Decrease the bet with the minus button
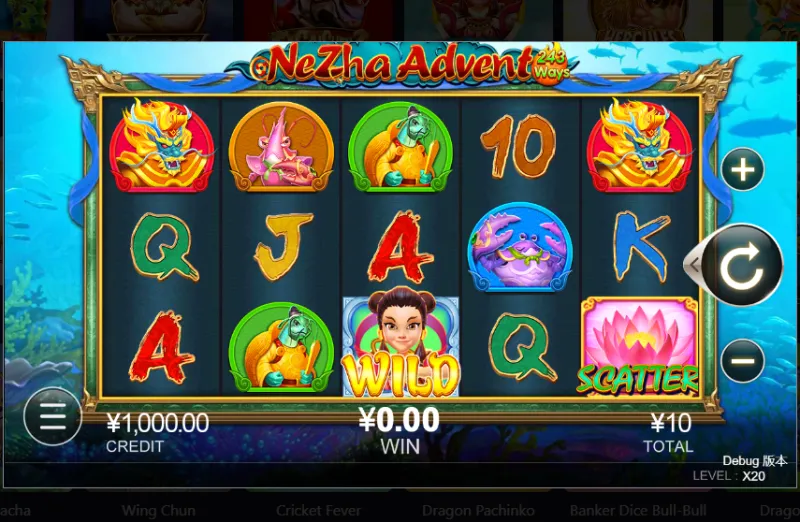 pos(742,360)
